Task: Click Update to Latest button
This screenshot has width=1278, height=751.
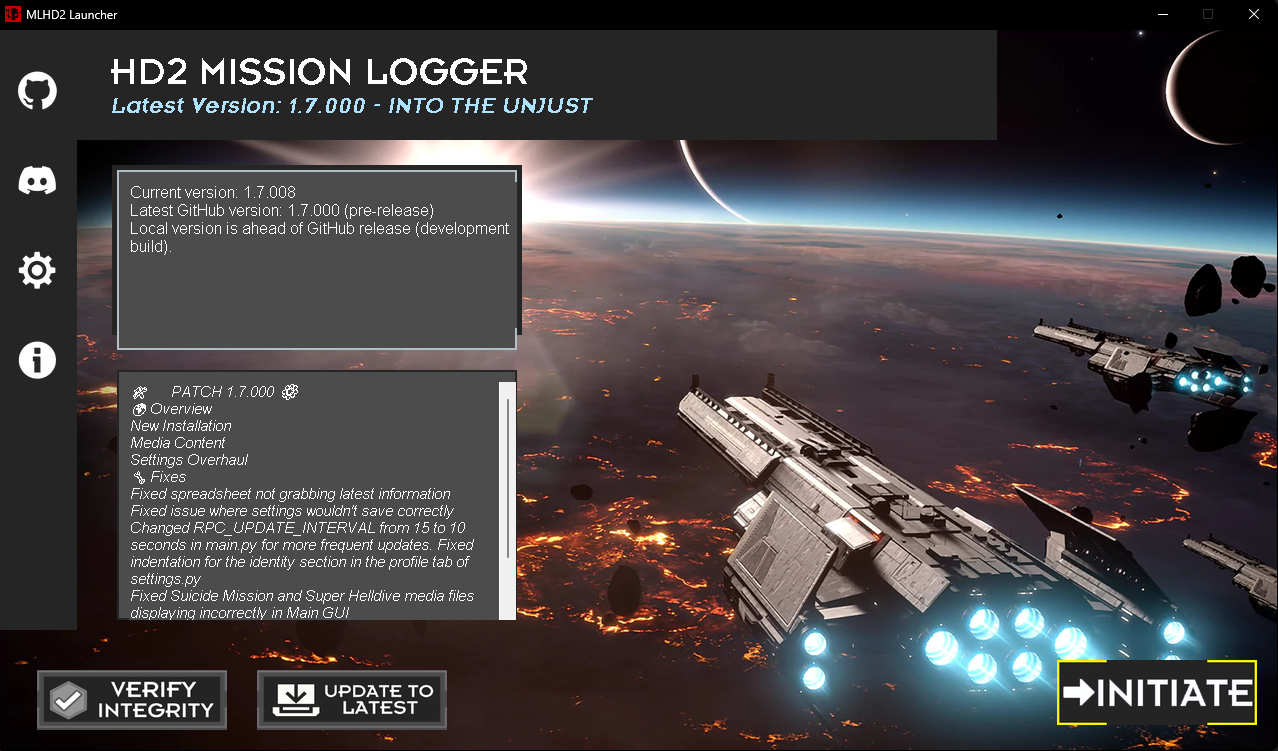Action: (352, 700)
